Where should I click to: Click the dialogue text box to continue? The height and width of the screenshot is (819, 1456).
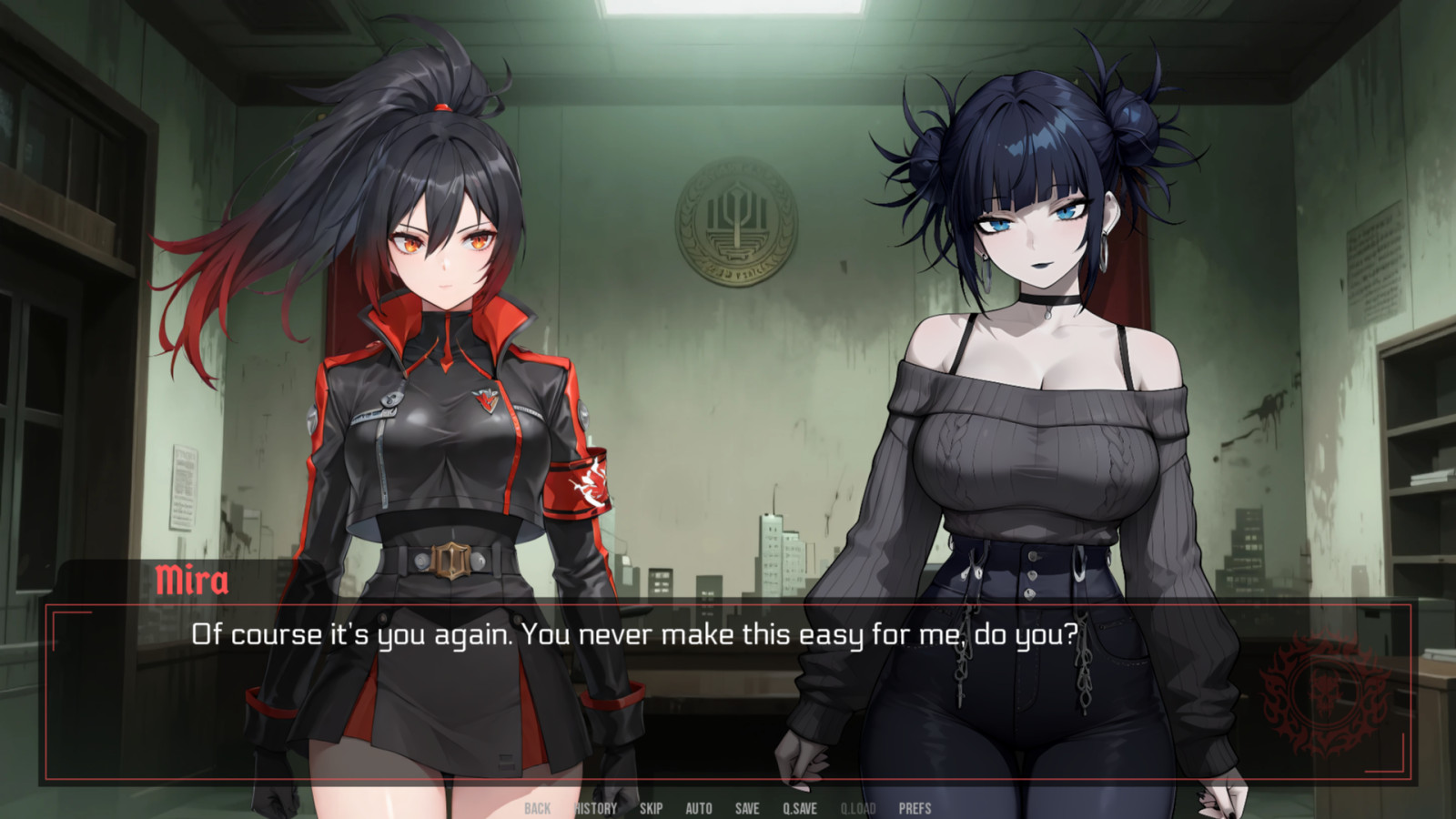tap(728, 701)
